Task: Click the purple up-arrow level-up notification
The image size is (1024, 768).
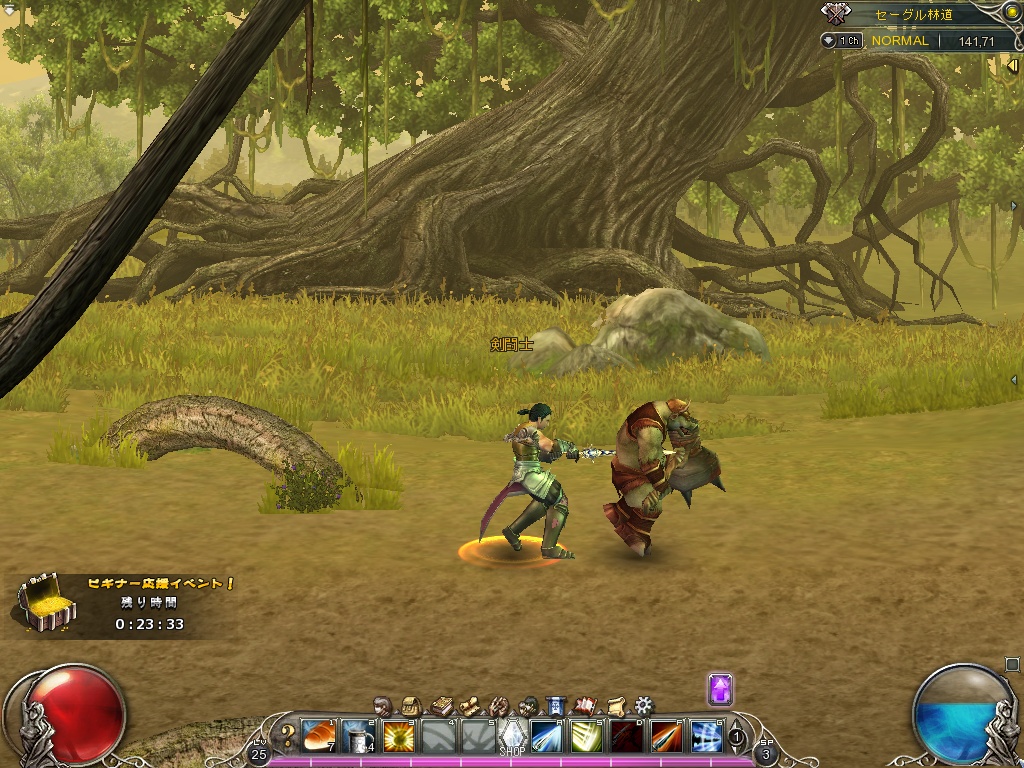Action: [x=720, y=689]
